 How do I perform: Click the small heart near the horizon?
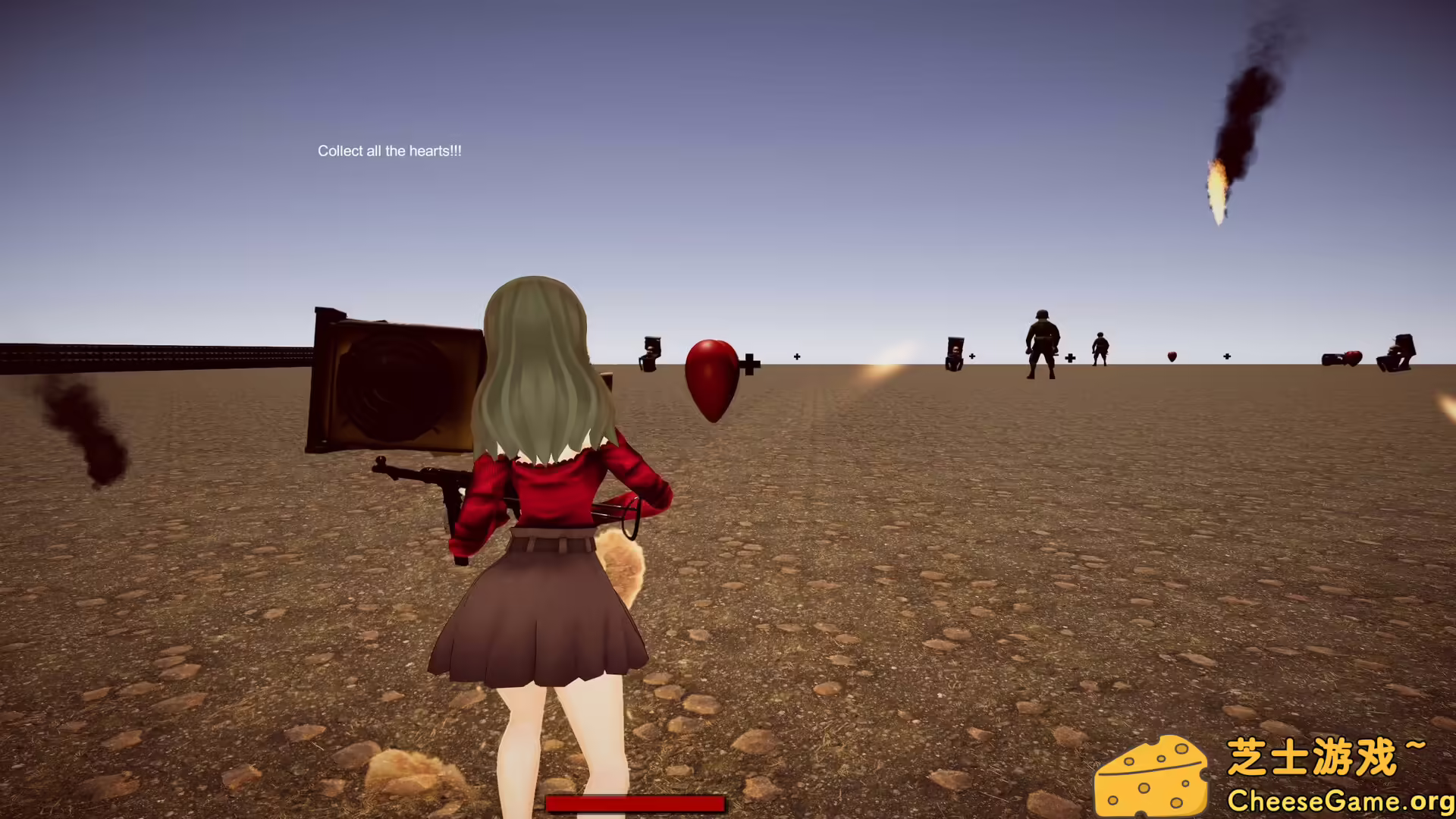pyautogui.click(x=1171, y=355)
